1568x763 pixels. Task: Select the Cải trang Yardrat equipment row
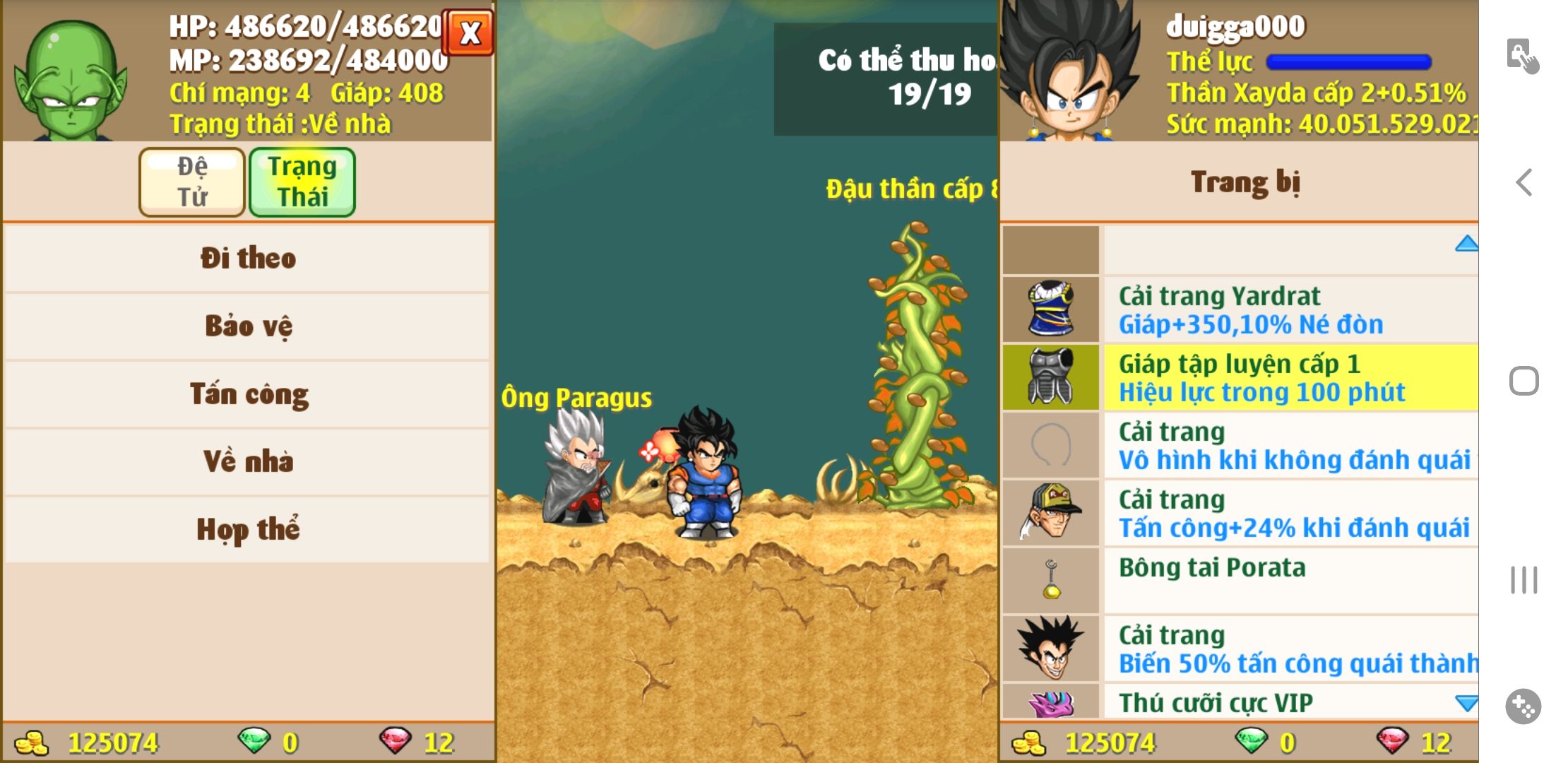(x=1240, y=309)
